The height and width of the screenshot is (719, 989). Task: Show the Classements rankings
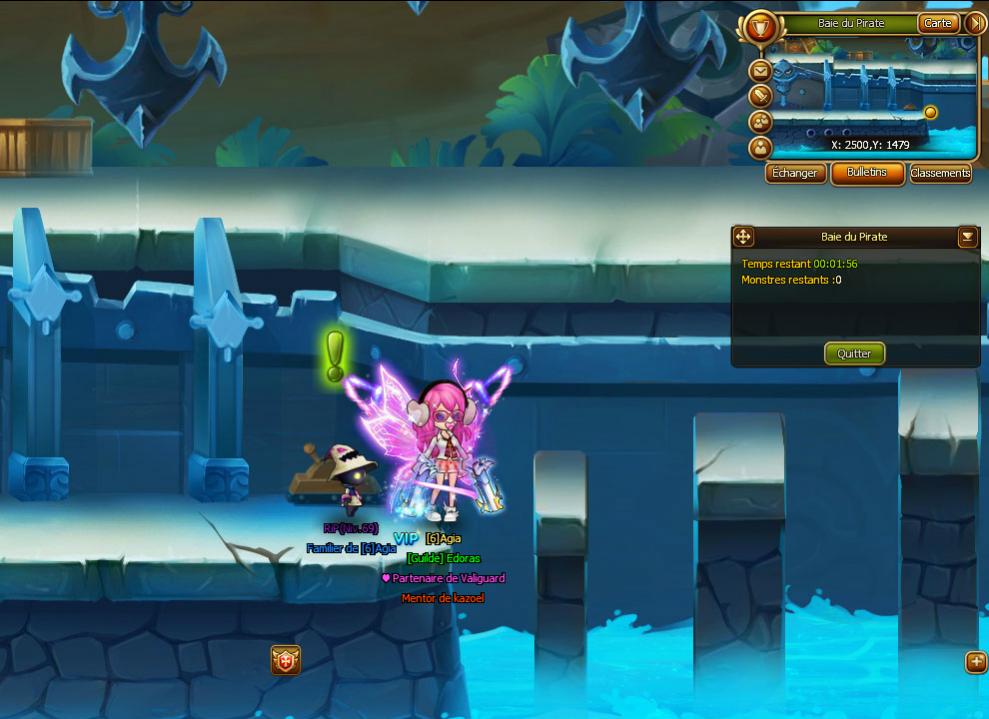tap(940, 173)
